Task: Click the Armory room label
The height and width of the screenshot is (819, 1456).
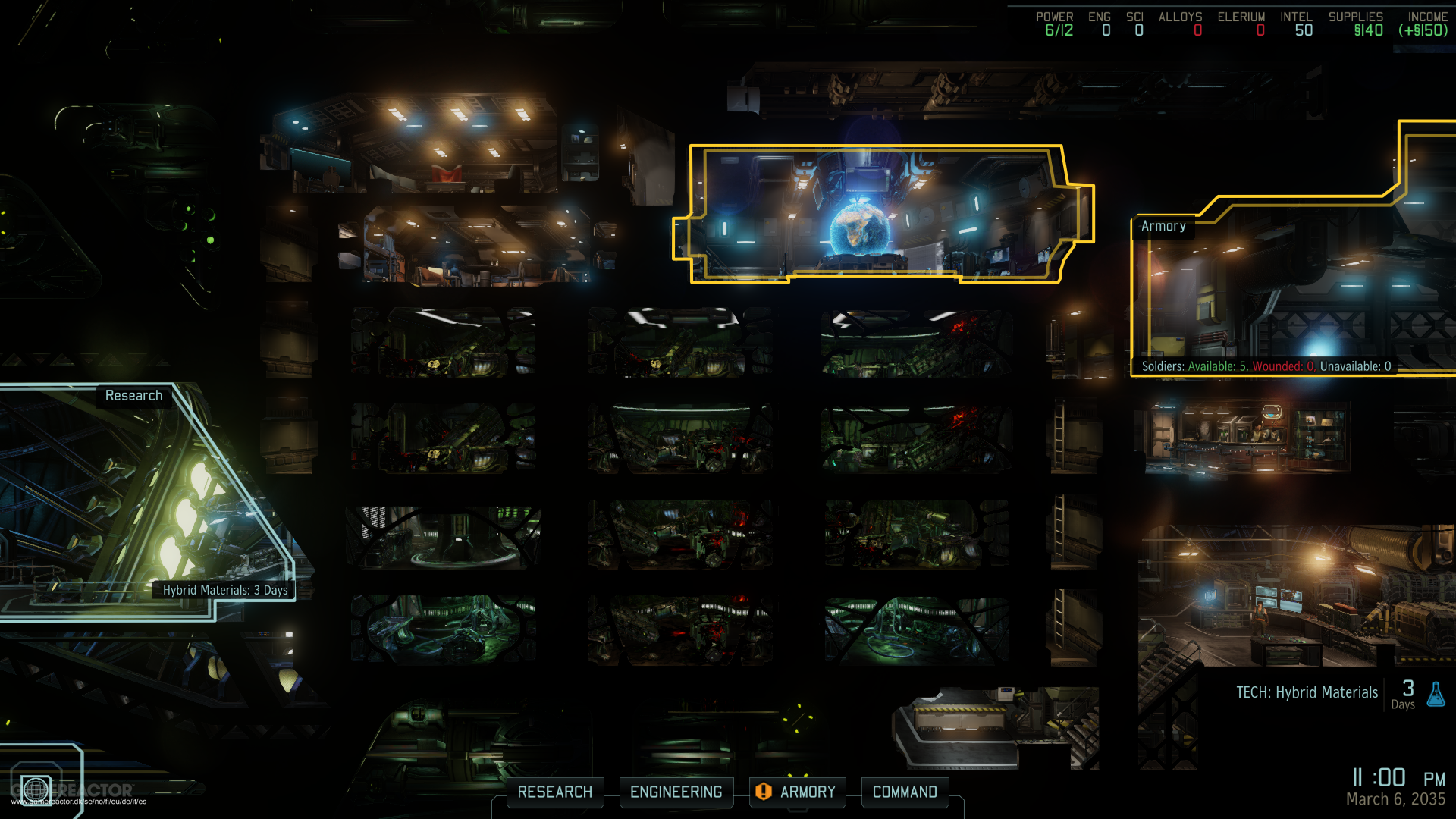Action: (1163, 226)
